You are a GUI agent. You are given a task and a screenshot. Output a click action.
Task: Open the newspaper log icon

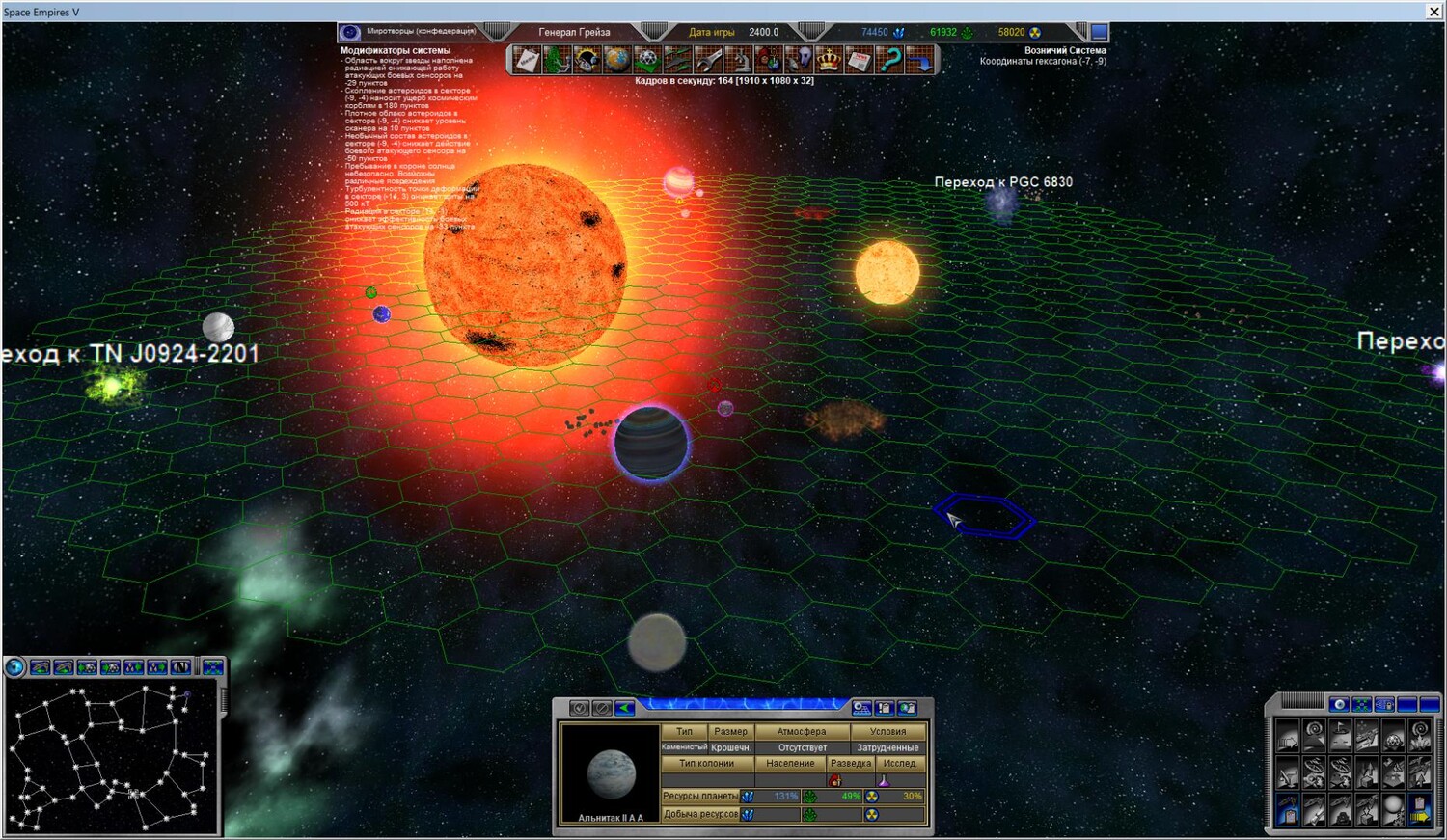click(859, 61)
